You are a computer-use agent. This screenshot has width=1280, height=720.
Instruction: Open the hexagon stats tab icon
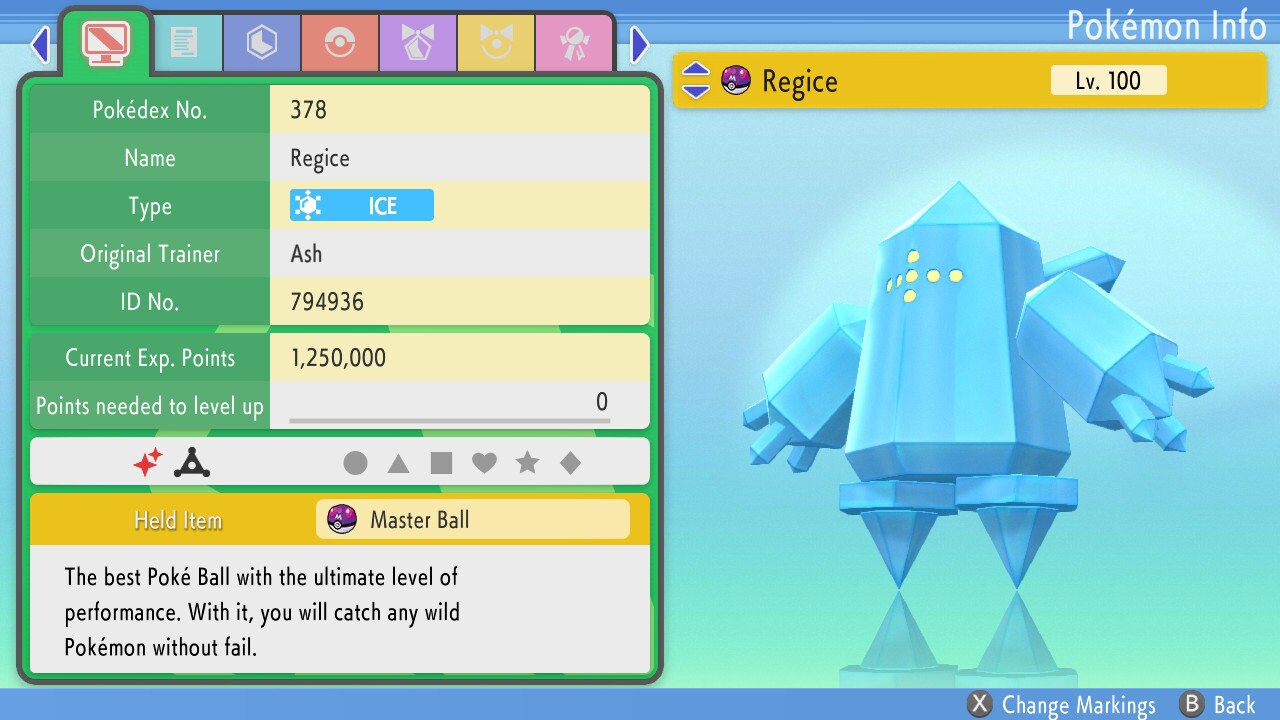pos(261,42)
